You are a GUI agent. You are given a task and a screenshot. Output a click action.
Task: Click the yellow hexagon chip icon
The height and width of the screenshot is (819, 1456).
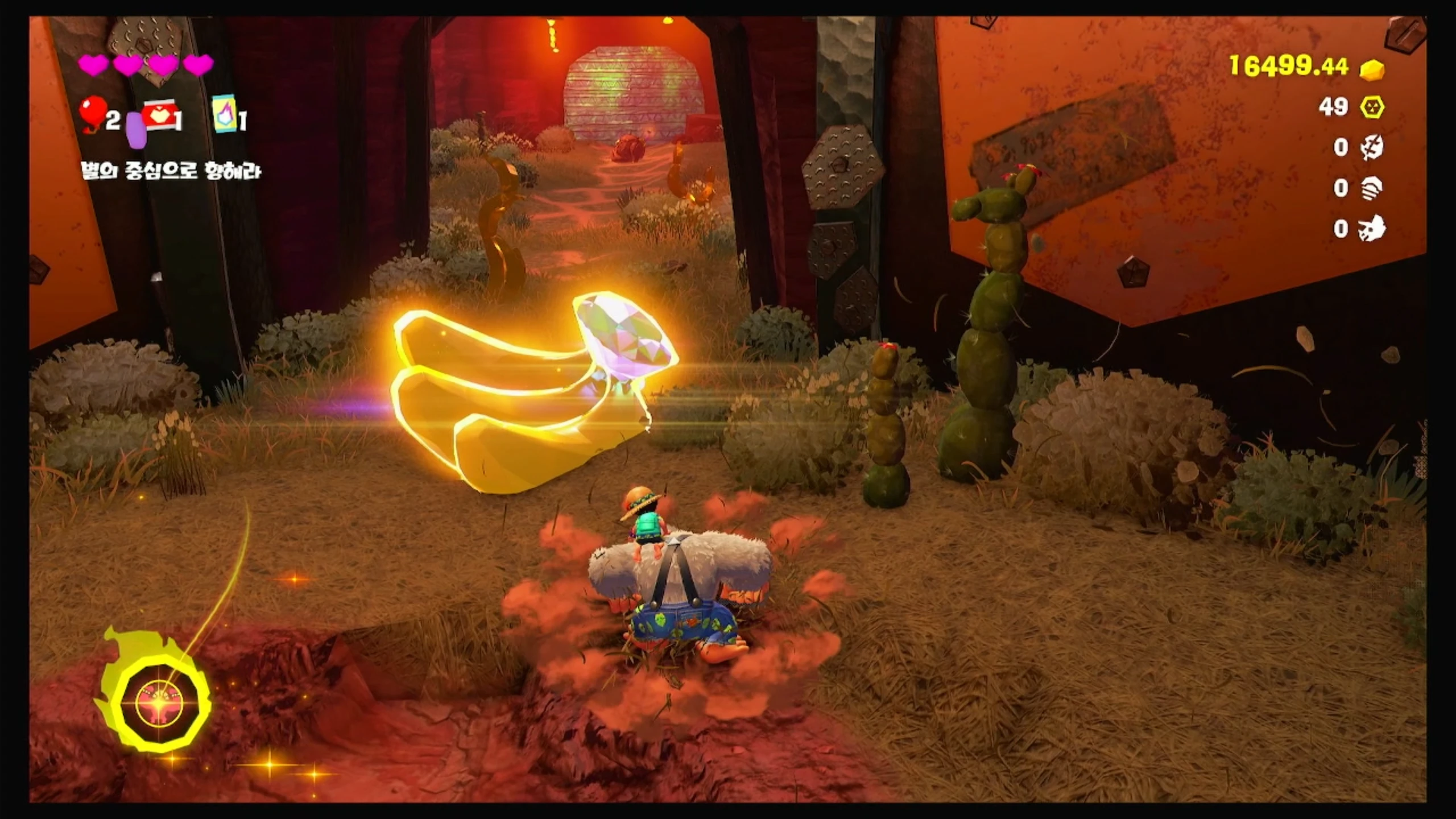click(1371, 107)
